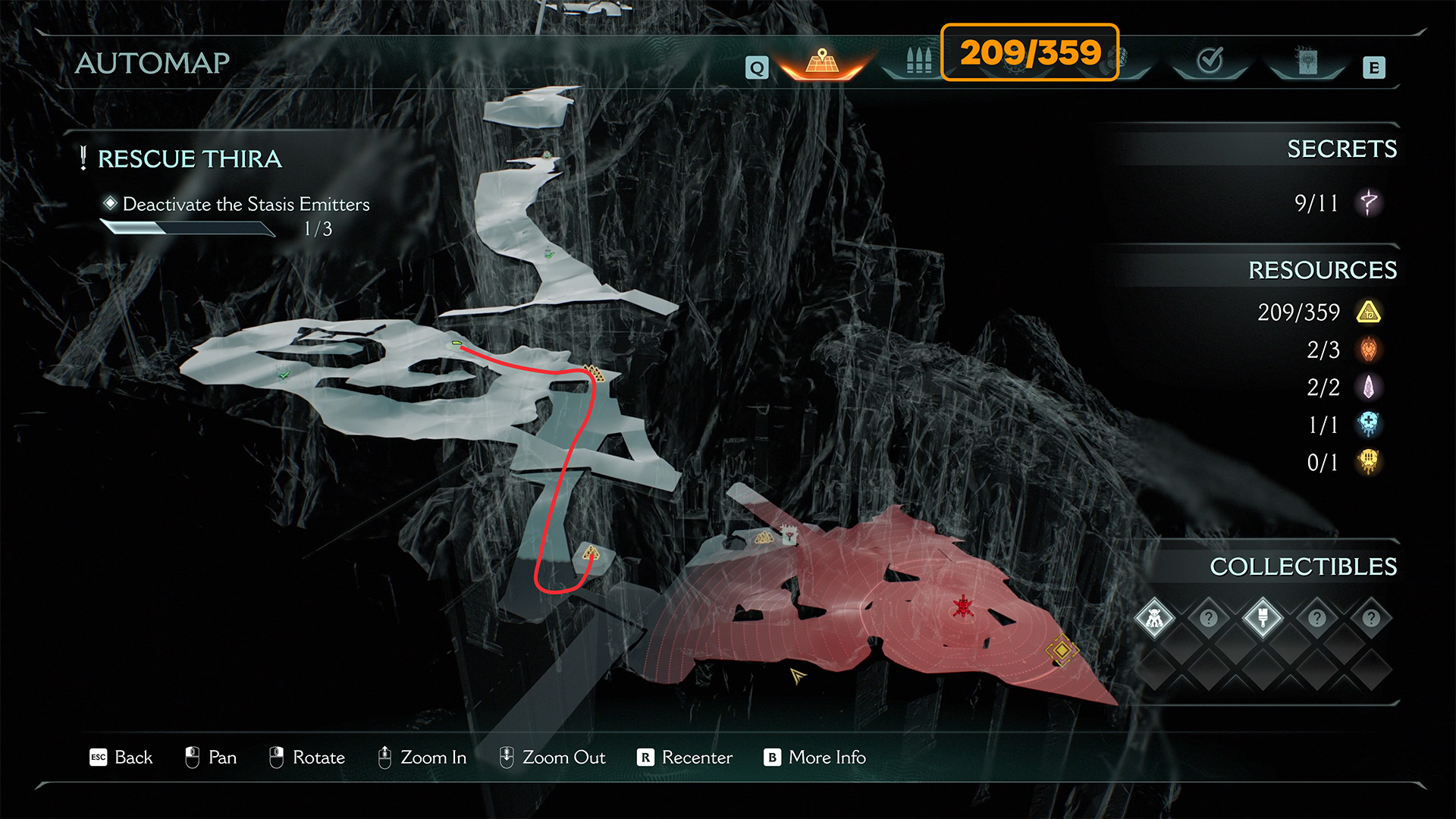This screenshot has width=1456, height=819.
Task: Click the Rescue Thira objective tracker
Action: 190,159
